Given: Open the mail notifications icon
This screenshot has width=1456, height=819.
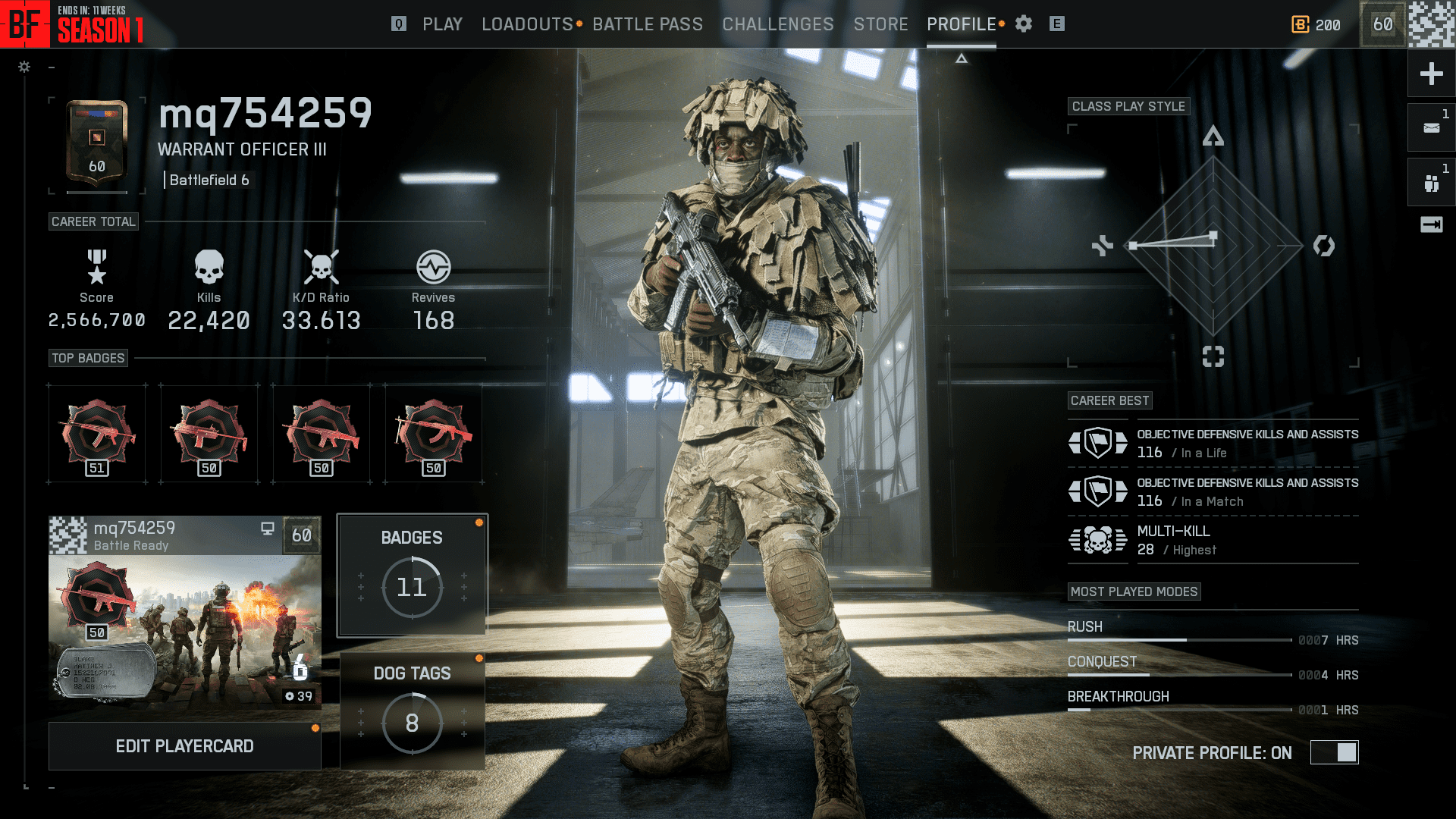Looking at the screenshot, I should [x=1430, y=127].
